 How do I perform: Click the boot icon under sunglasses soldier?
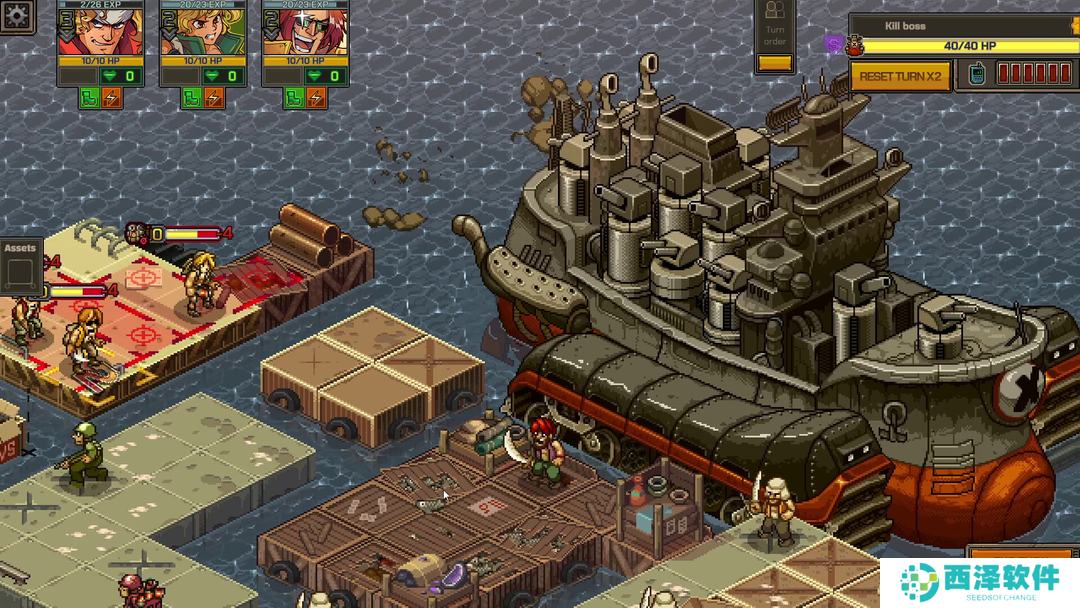point(293,97)
